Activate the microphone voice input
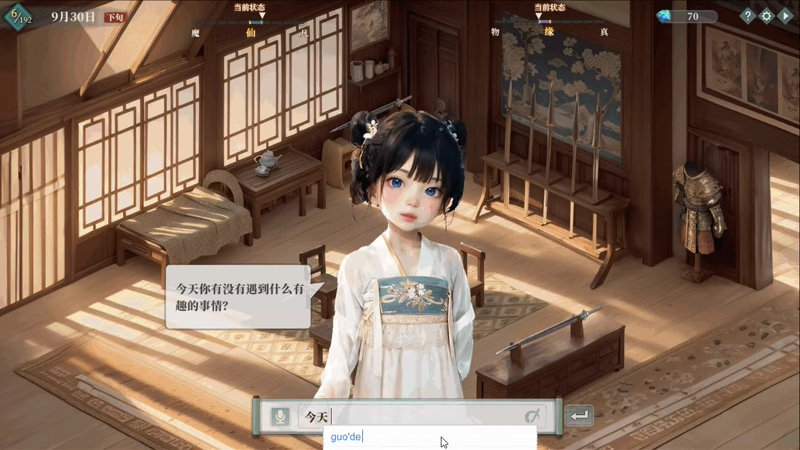The height and width of the screenshot is (450, 800). click(280, 416)
